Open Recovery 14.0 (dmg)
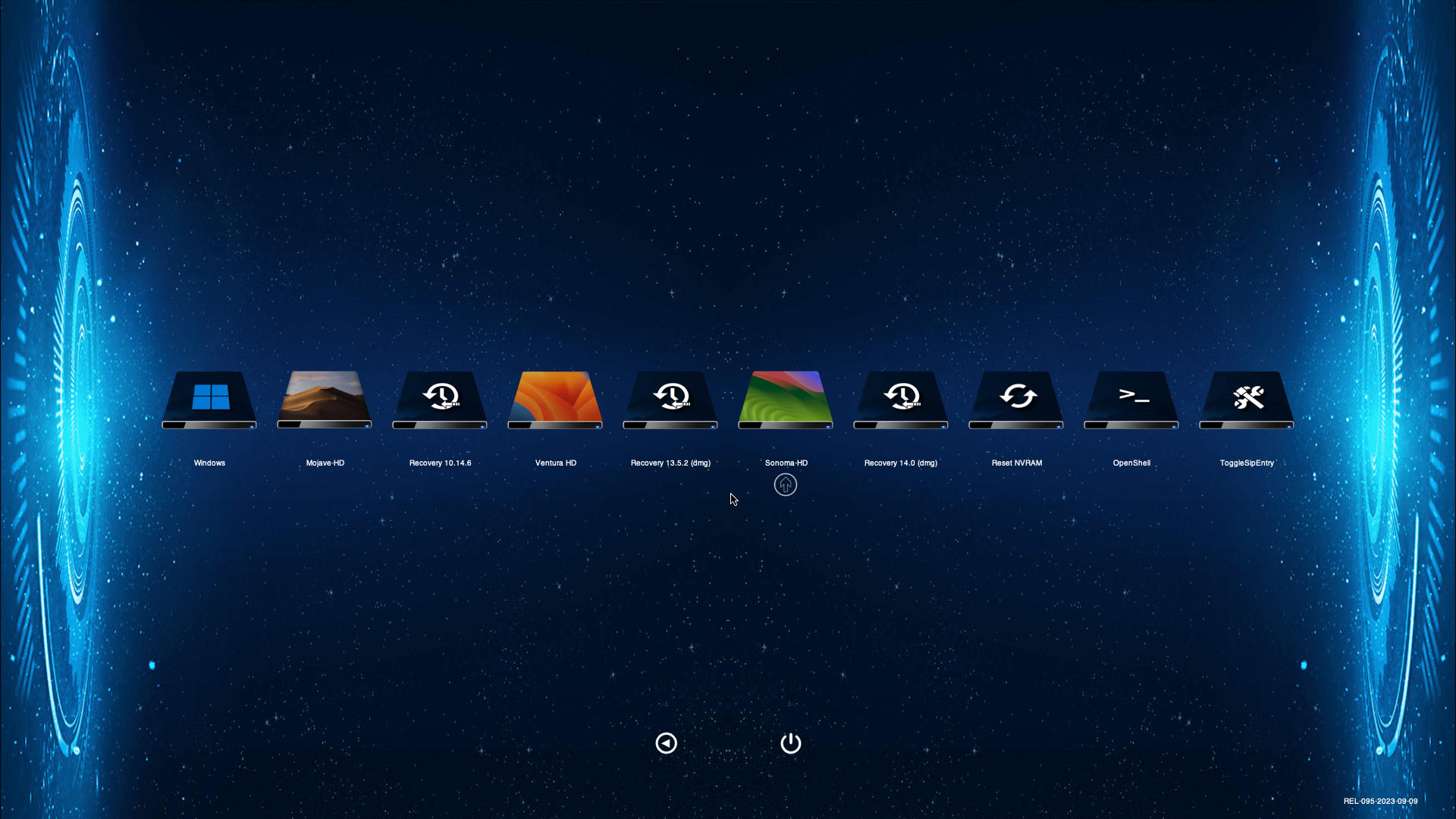This screenshot has width=1456, height=819. click(901, 400)
